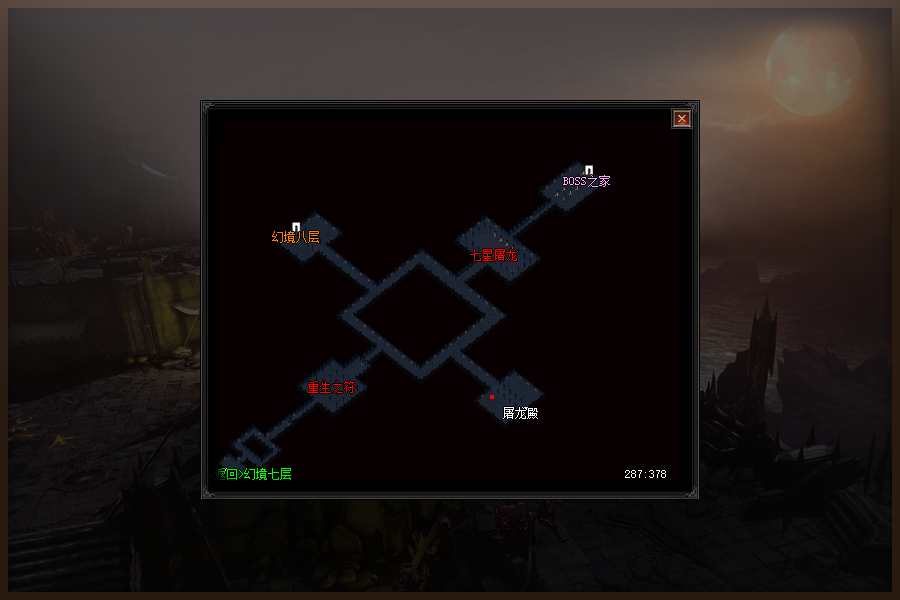Click the 幻境八层 location label
The image size is (900, 600).
click(296, 237)
